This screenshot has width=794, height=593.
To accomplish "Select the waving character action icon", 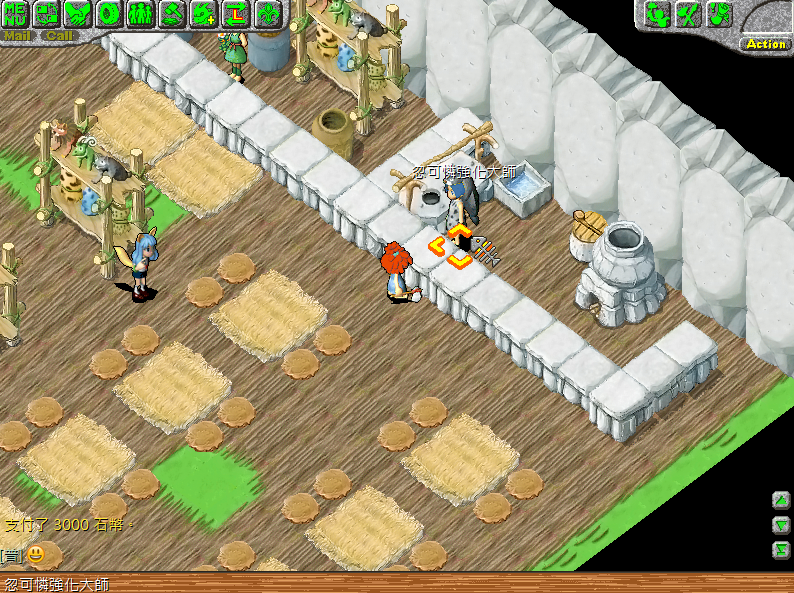I will coord(658,14).
